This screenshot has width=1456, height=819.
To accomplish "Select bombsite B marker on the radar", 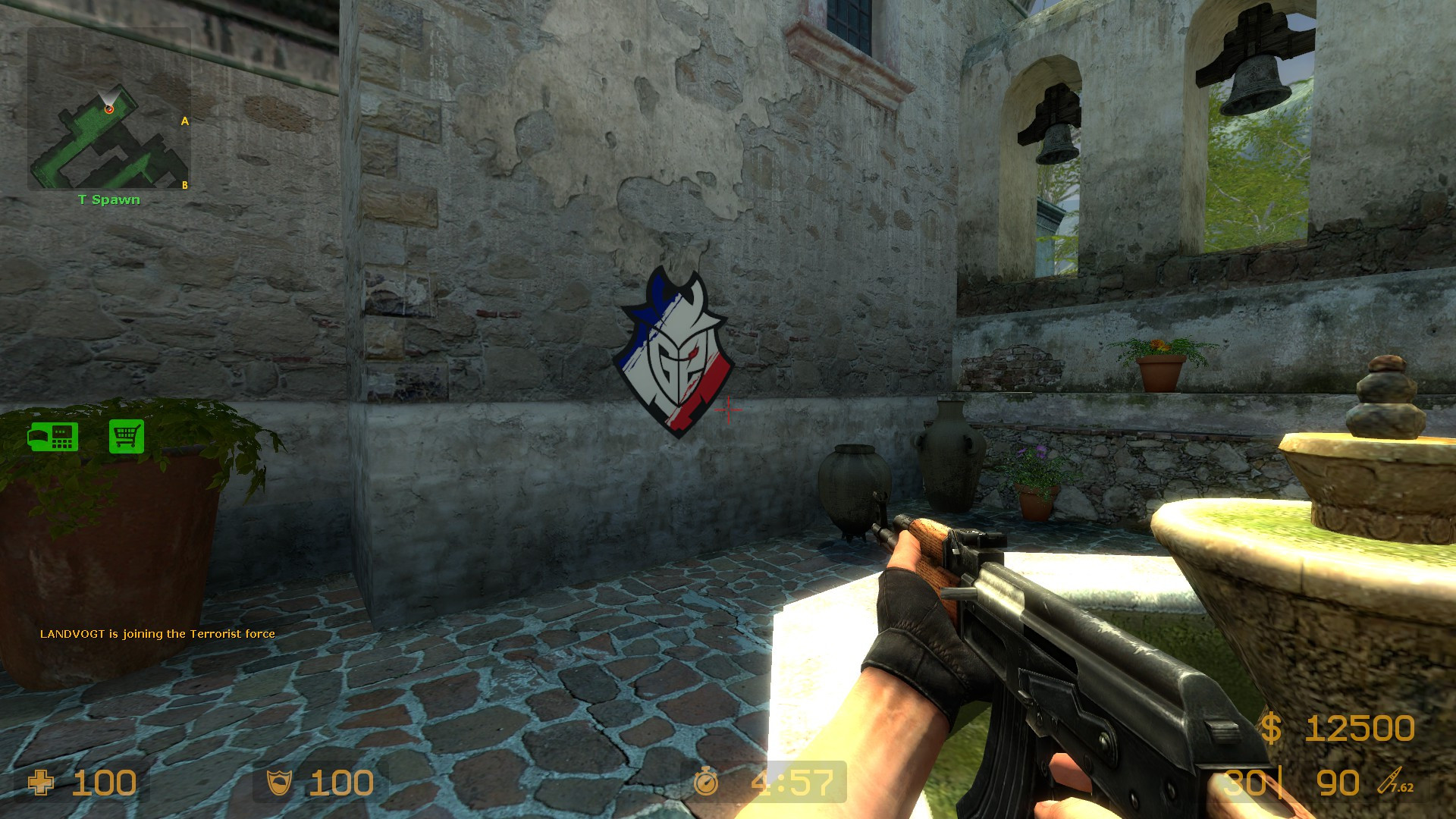I will click(184, 184).
